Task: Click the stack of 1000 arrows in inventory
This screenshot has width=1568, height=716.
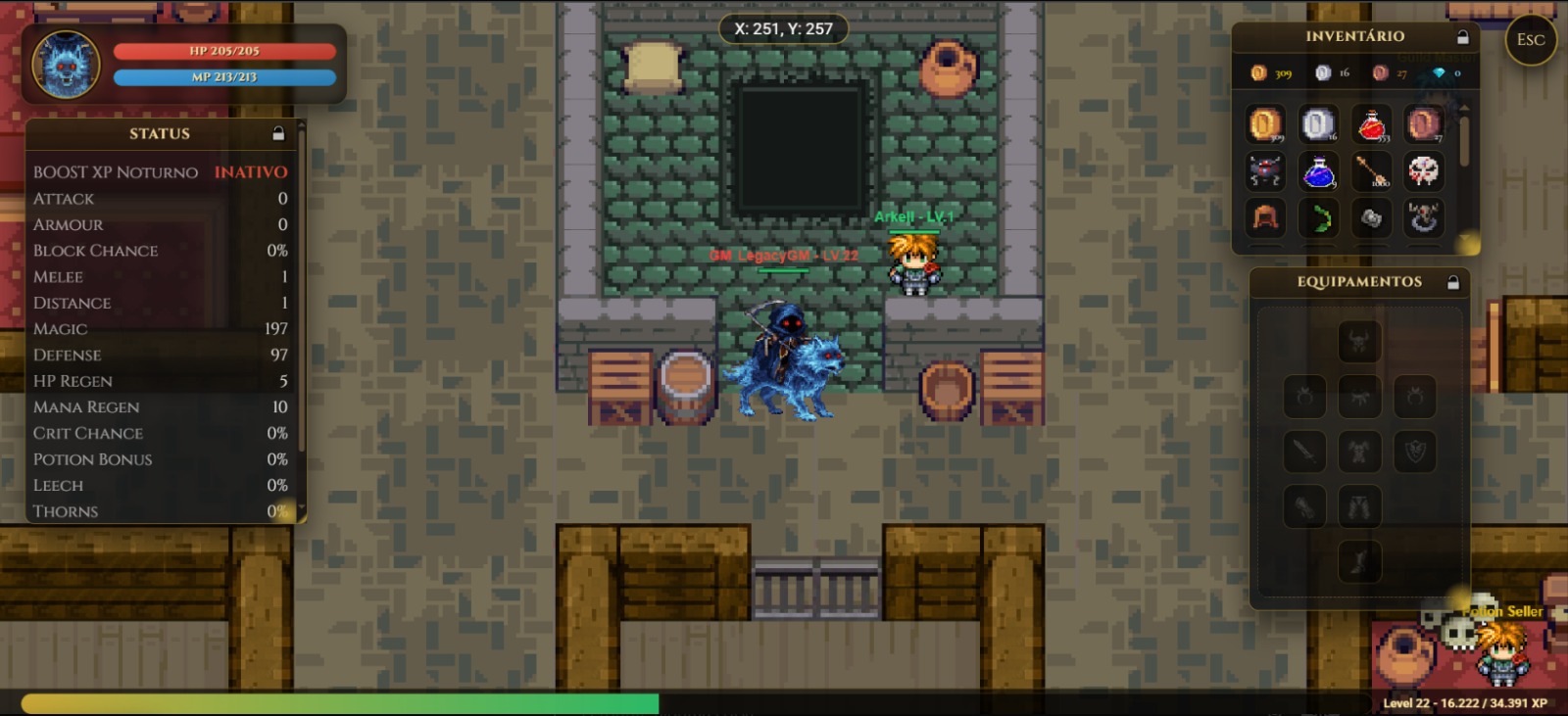Action: [1372, 170]
